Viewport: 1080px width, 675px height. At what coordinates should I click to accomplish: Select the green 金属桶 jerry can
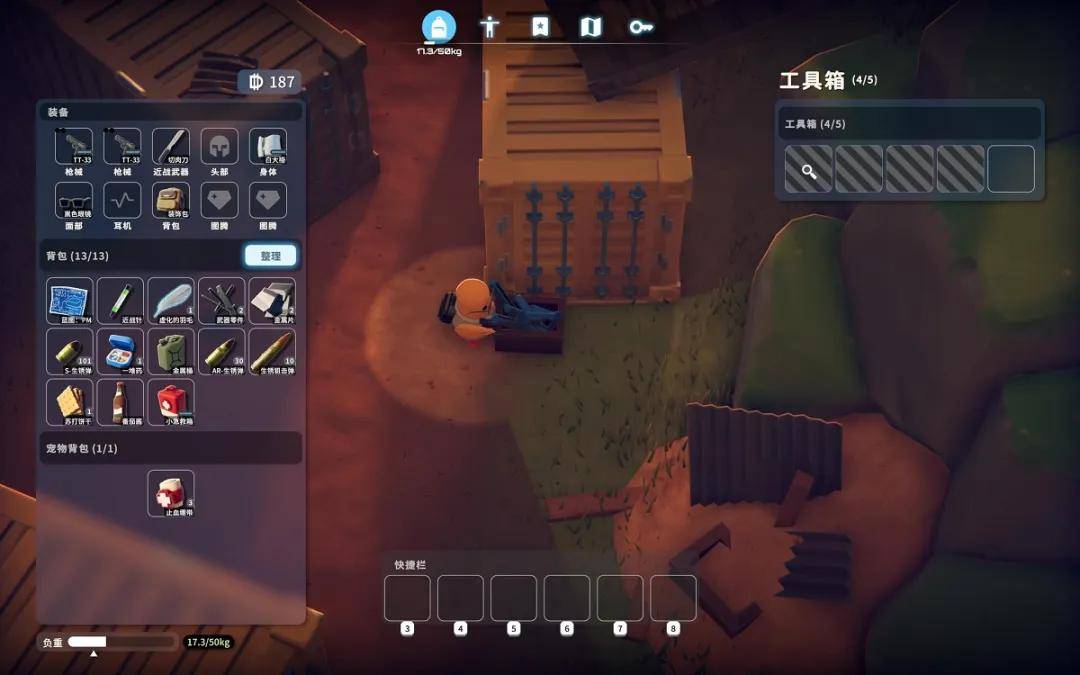(x=171, y=351)
